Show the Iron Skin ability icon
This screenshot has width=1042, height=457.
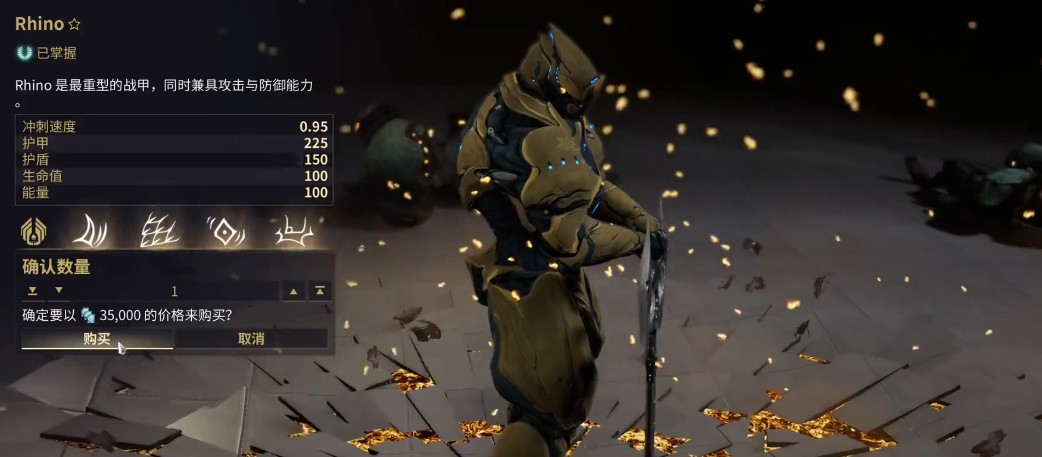[x=158, y=231]
